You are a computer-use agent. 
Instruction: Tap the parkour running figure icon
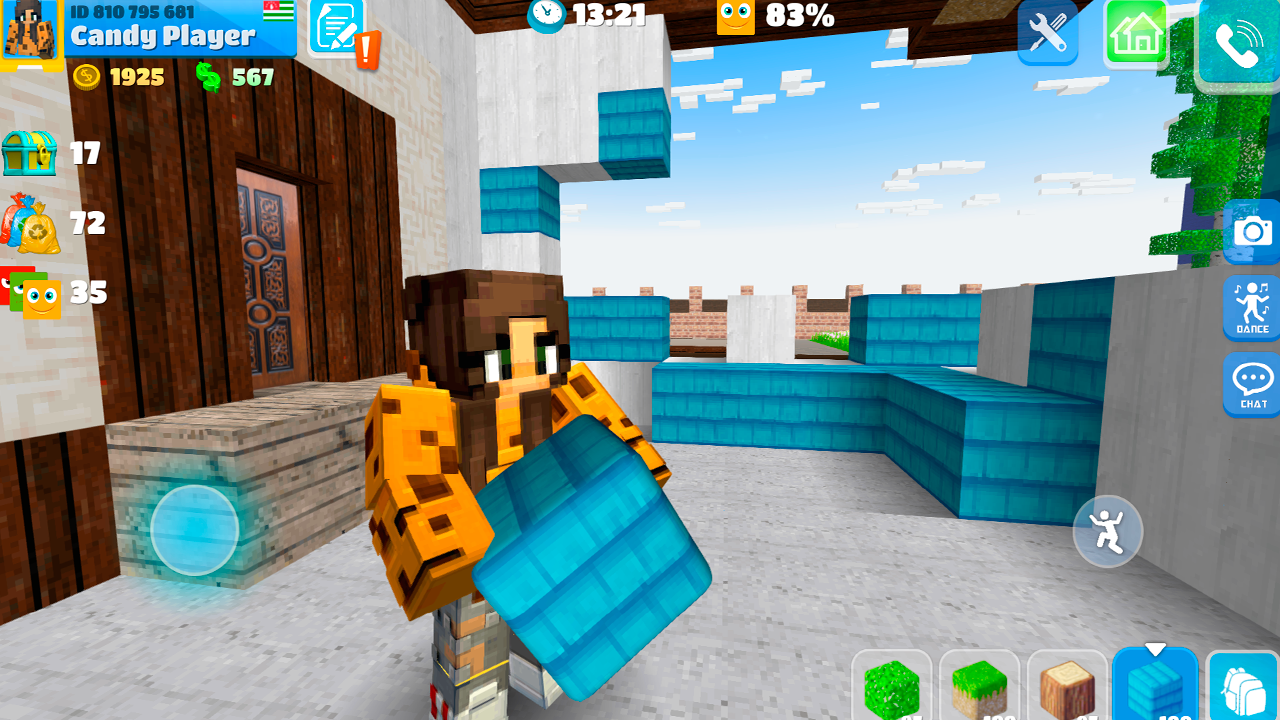[1108, 531]
